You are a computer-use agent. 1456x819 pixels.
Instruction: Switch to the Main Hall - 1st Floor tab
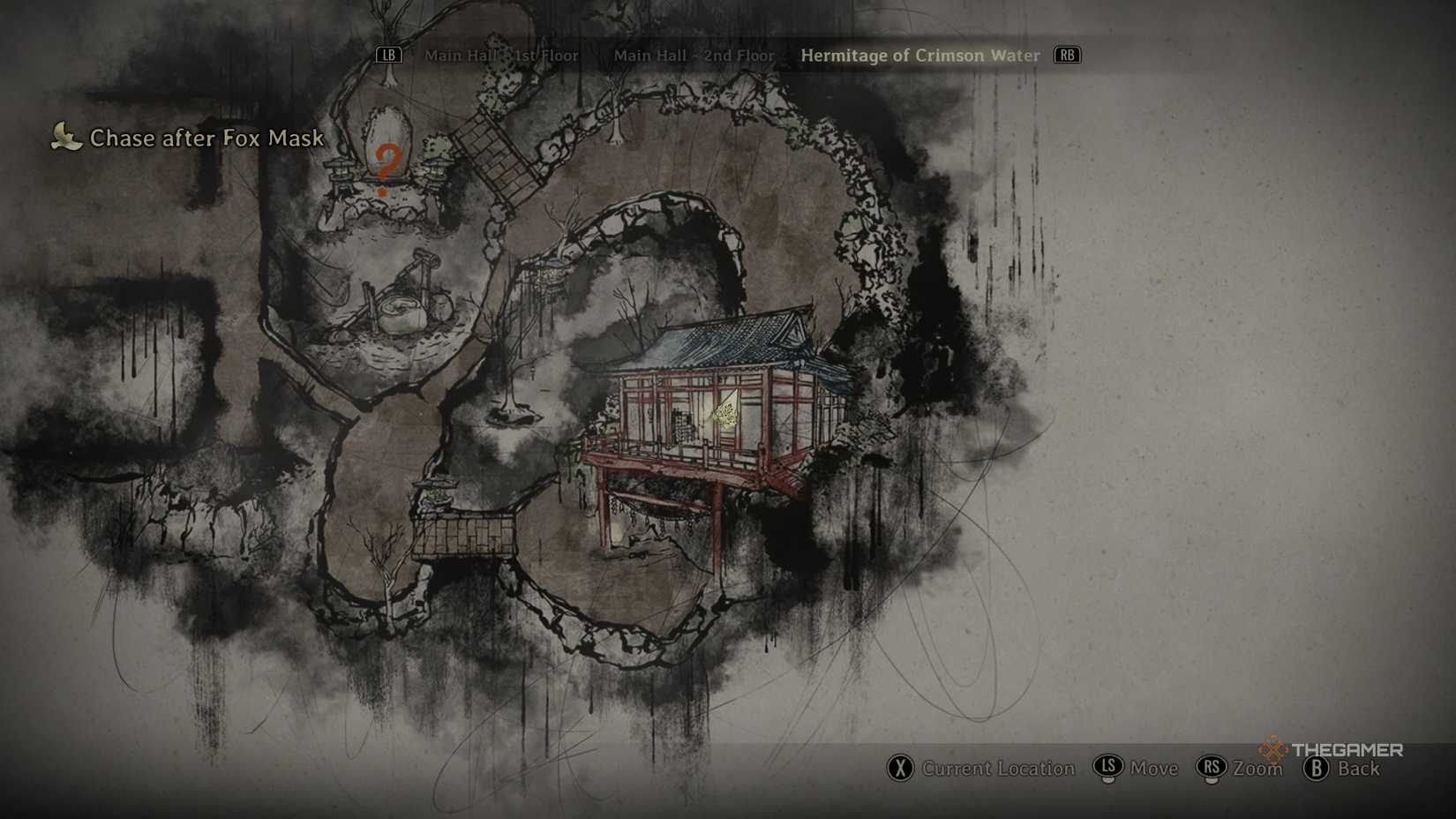(x=502, y=55)
